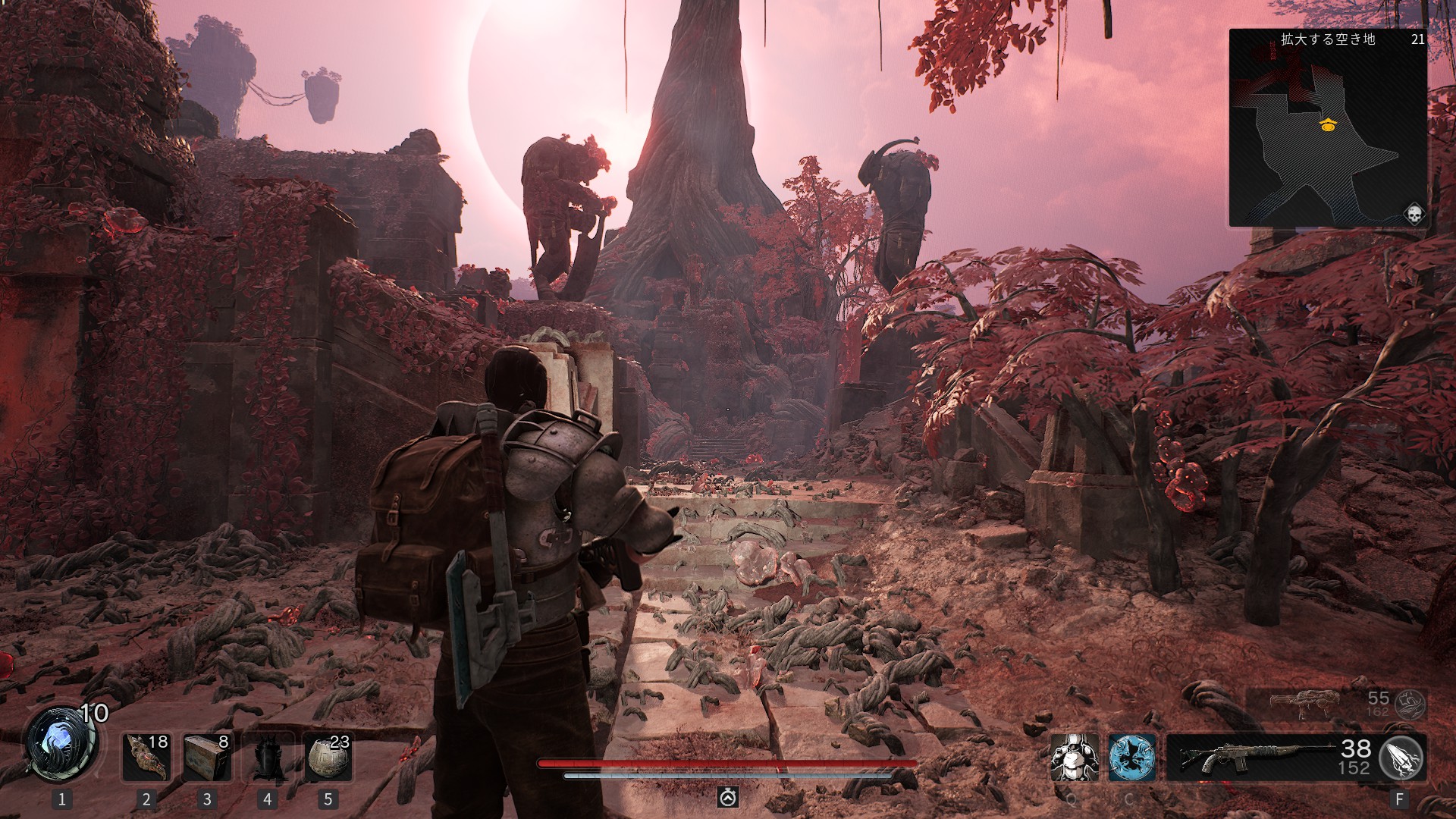Activate the white armored figure skill
The image size is (1456, 819).
1074,757
